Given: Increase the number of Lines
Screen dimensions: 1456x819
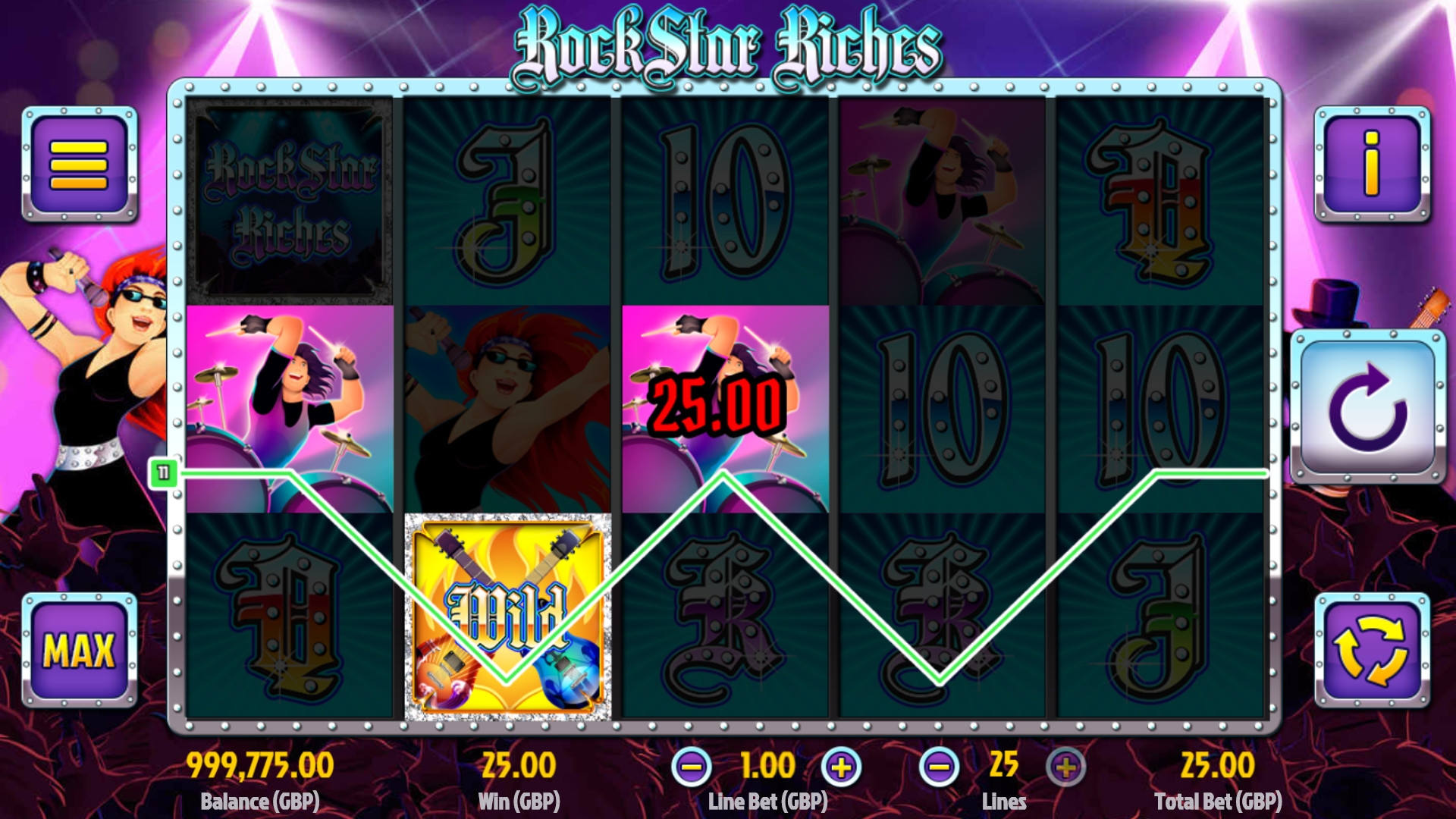Looking at the screenshot, I should pyautogui.click(x=1065, y=767).
